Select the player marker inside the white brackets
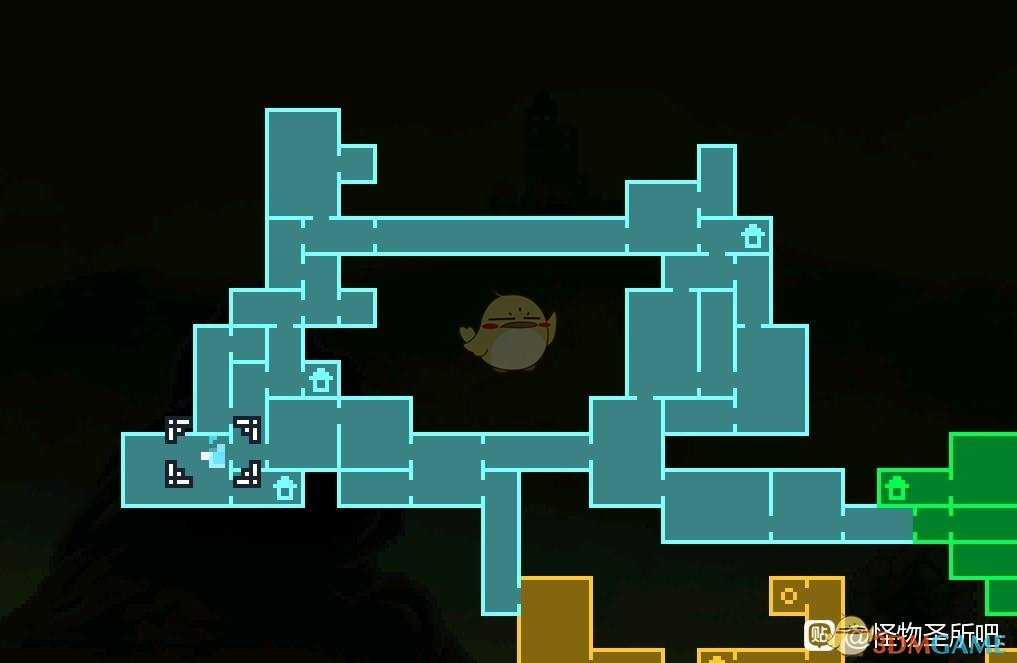The height and width of the screenshot is (663, 1017). coord(213,456)
